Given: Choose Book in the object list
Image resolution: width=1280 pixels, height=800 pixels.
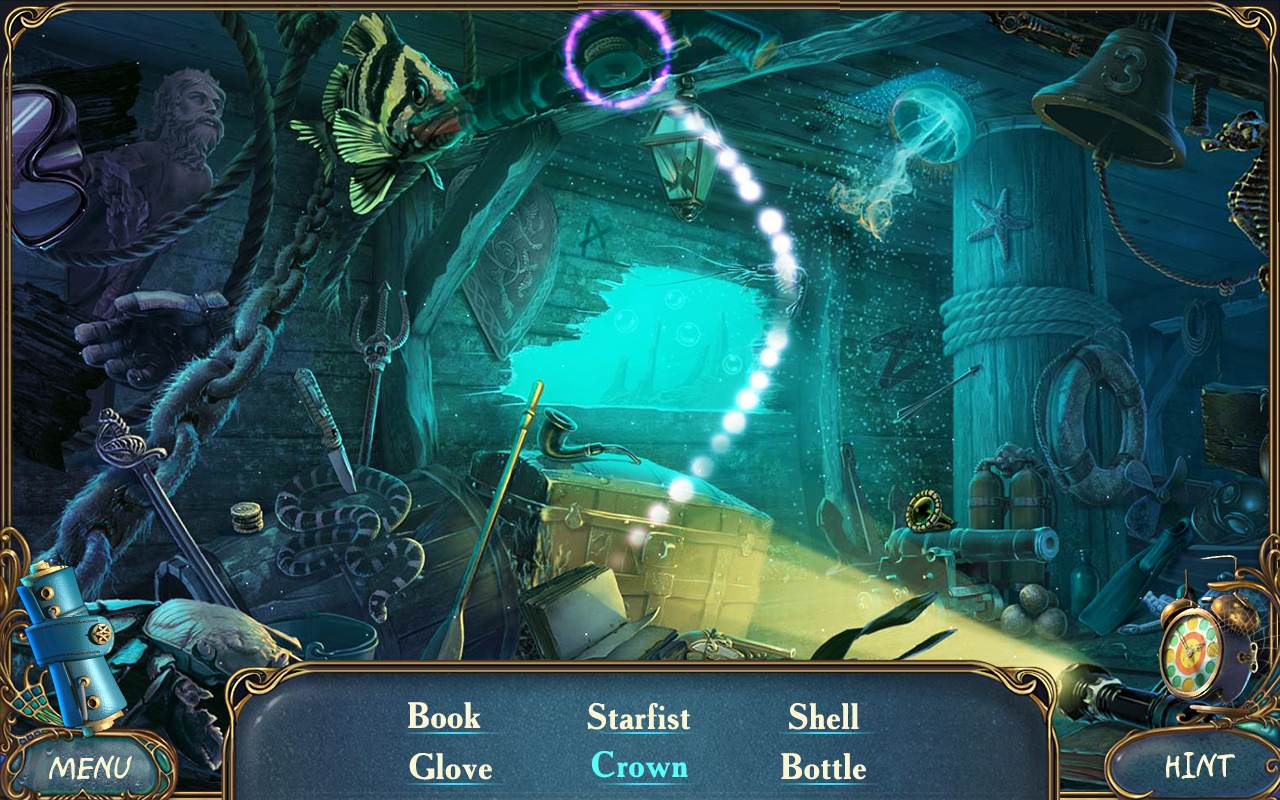Looking at the screenshot, I should (x=443, y=716).
